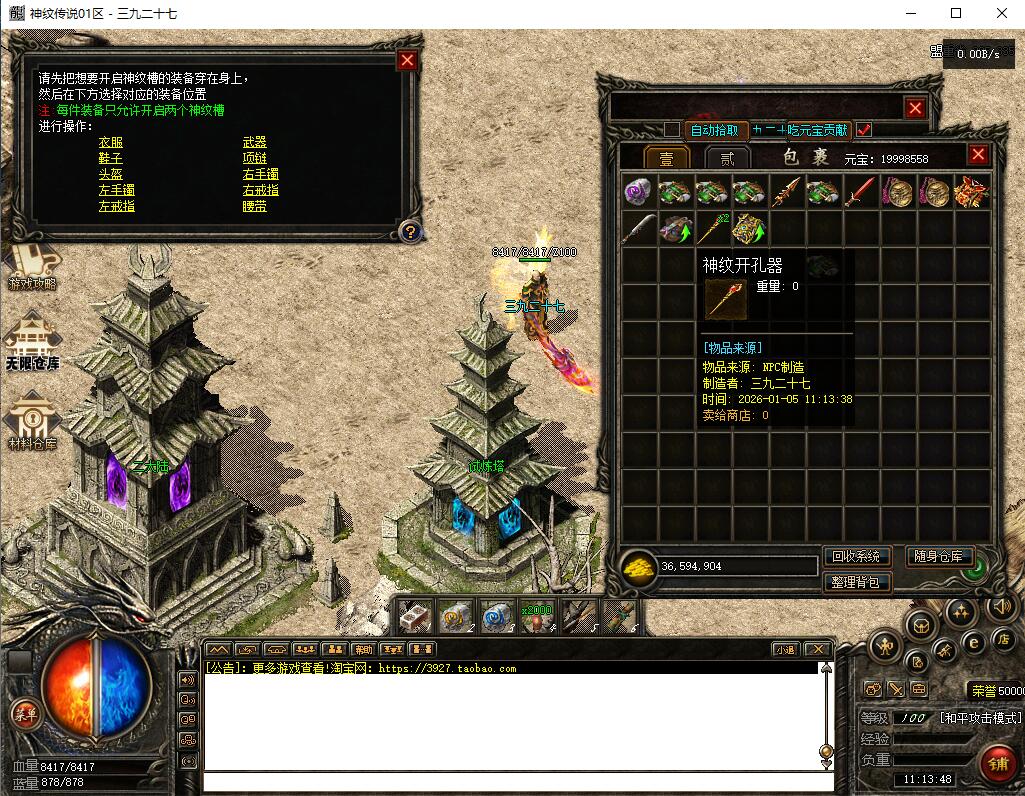Maximize the game window
1025x796 pixels.
pos(956,13)
